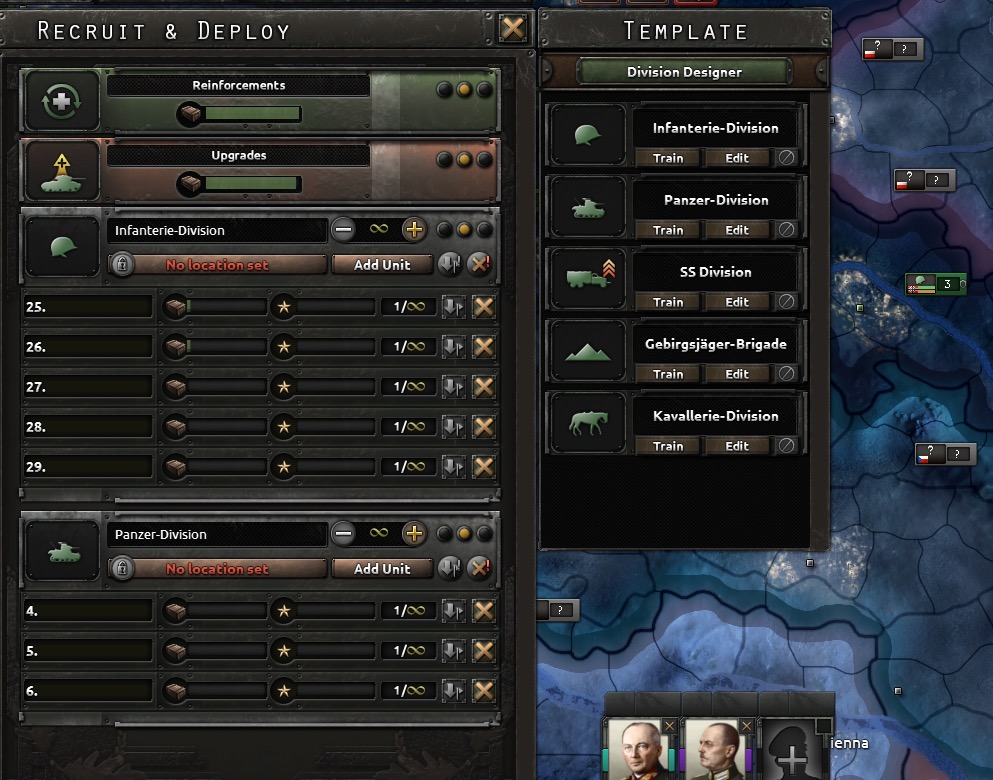Add Unit to Panzer-Division production line
Image resolution: width=993 pixels, height=780 pixels.
click(382, 569)
